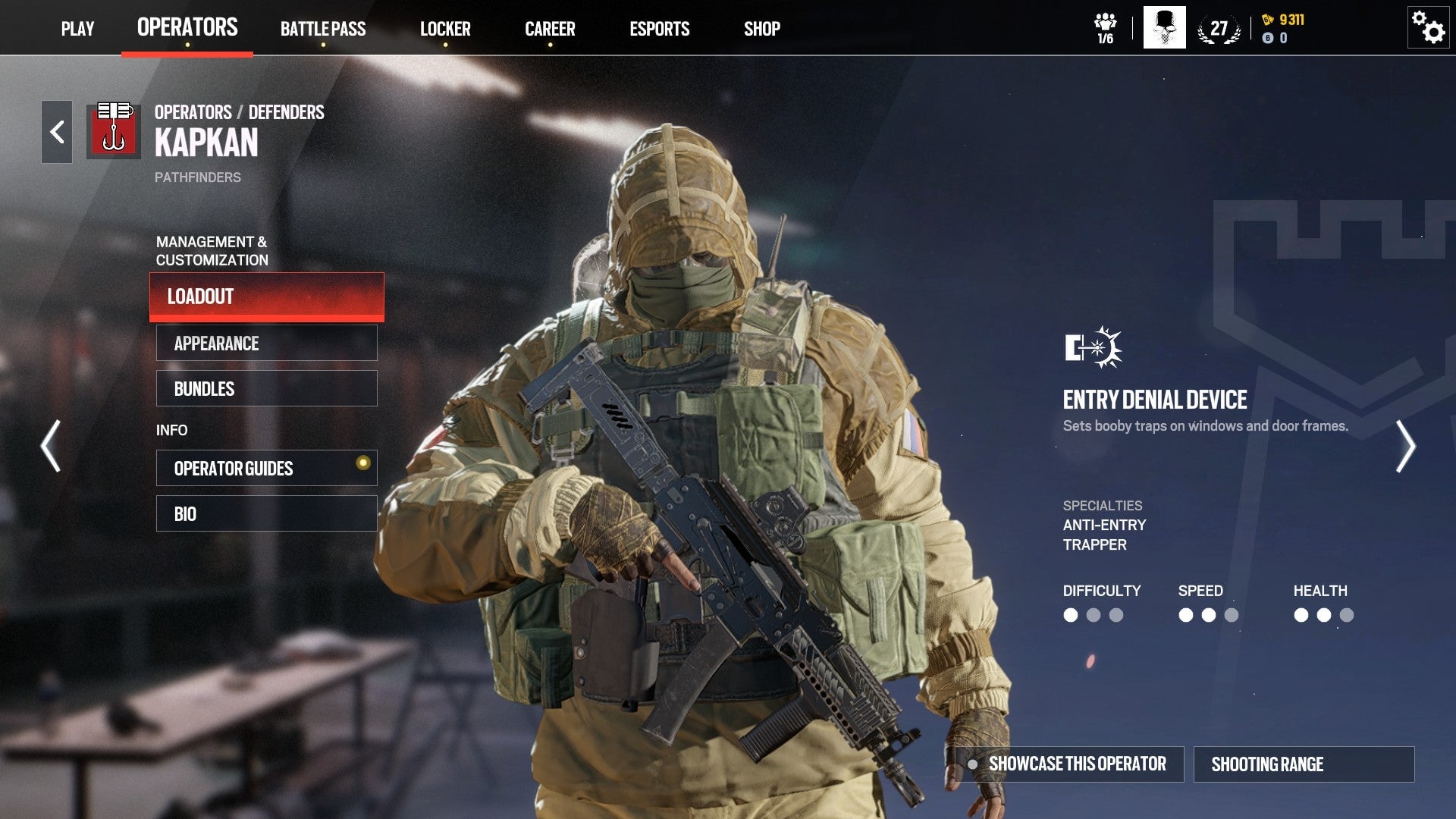Read Kapkan's Bio page

[x=266, y=513]
